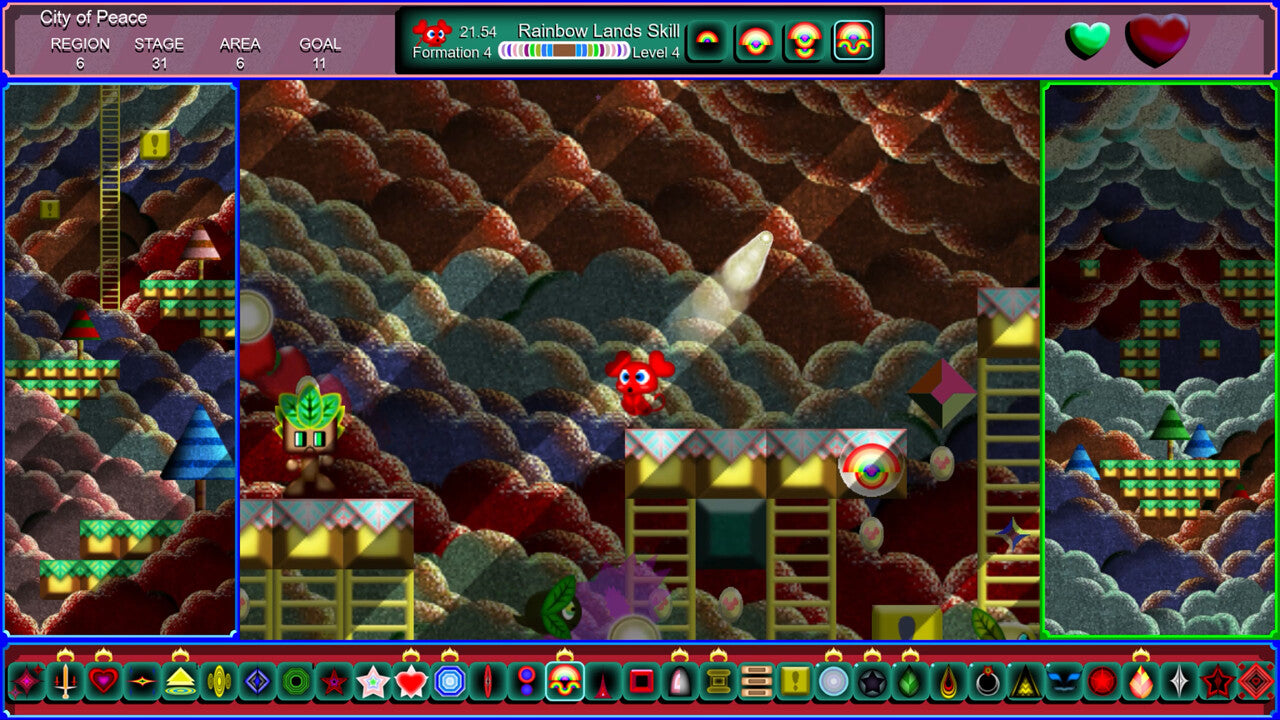The image size is (1280, 720).
Task: Select the green octagon ring icon
Action: pyautogui.click(x=295, y=682)
